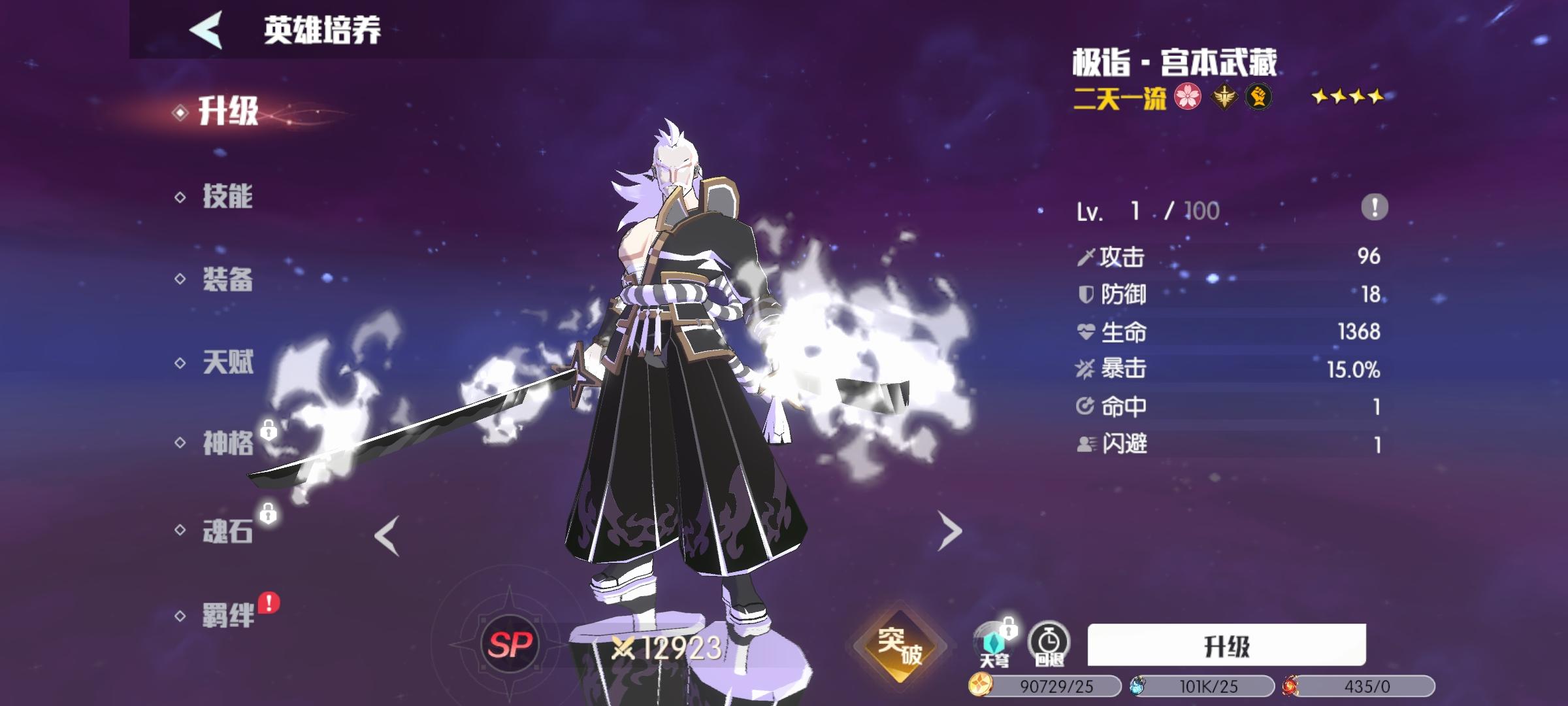Screen dimensions: 1568x706
Task: Select the 升级 tab
Action: pyautogui.click(x=228, y=112)
